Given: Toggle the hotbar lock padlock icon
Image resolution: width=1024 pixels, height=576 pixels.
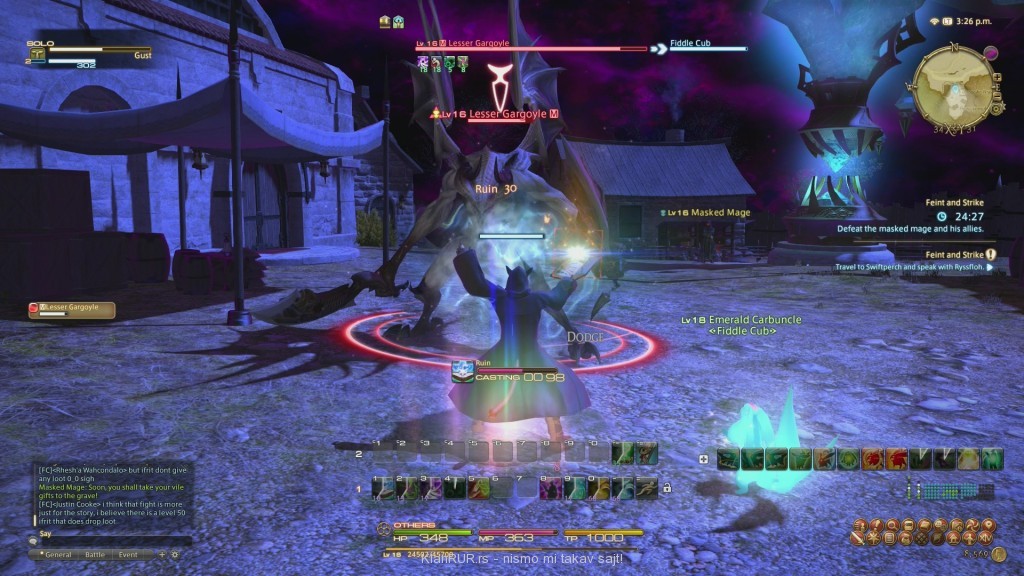Looking at the screenshot, I should pos(667,488).
